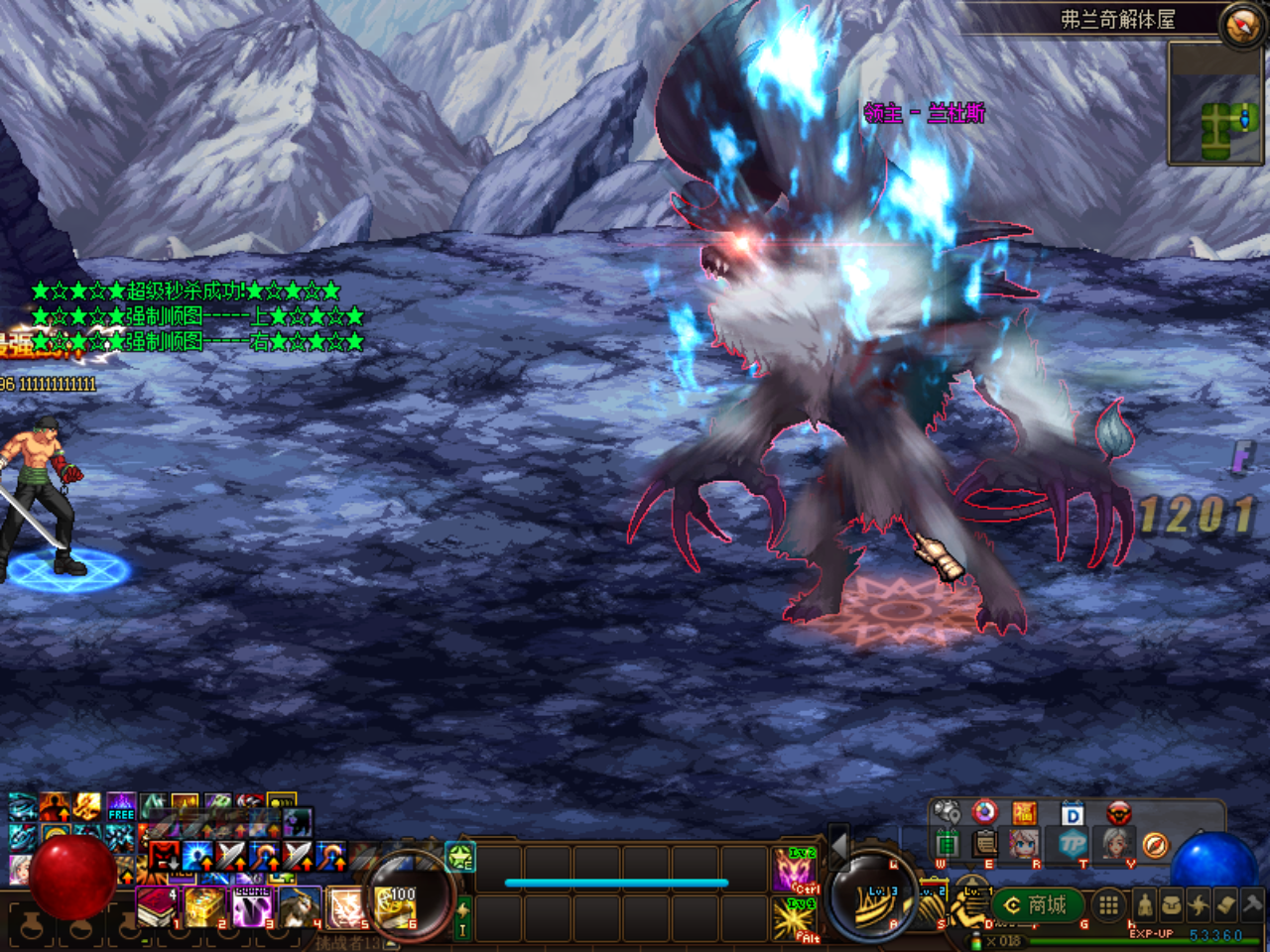
Task: Click the purple FREE buff icon
Action: [x=121, y=806]
